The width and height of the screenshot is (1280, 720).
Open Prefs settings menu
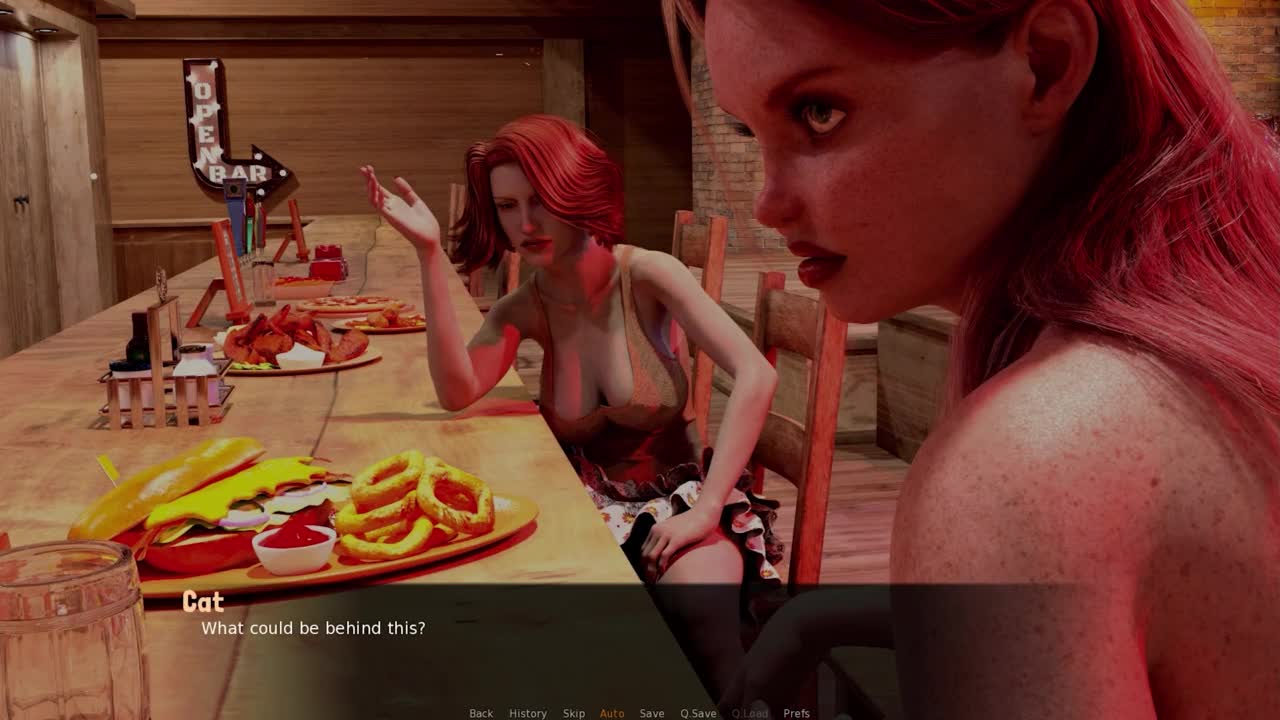(796, 713)
